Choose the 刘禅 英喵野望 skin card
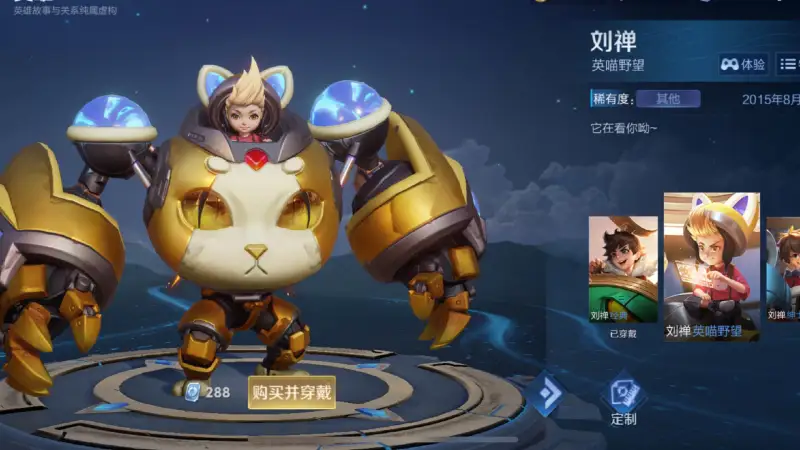Image resolution: width=800 pixels, height=450 pixels. (711, 267)
